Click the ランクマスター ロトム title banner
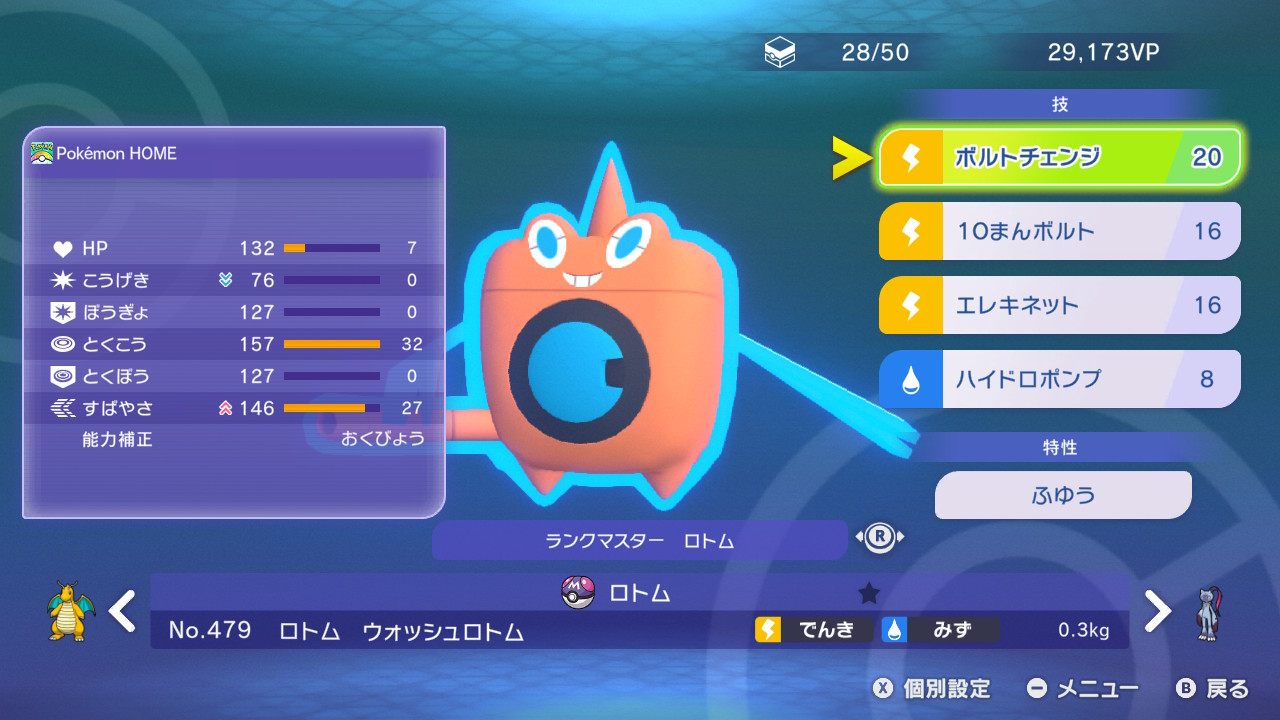1280x720 pixels. pyautogui.click(x=639, y=540)
